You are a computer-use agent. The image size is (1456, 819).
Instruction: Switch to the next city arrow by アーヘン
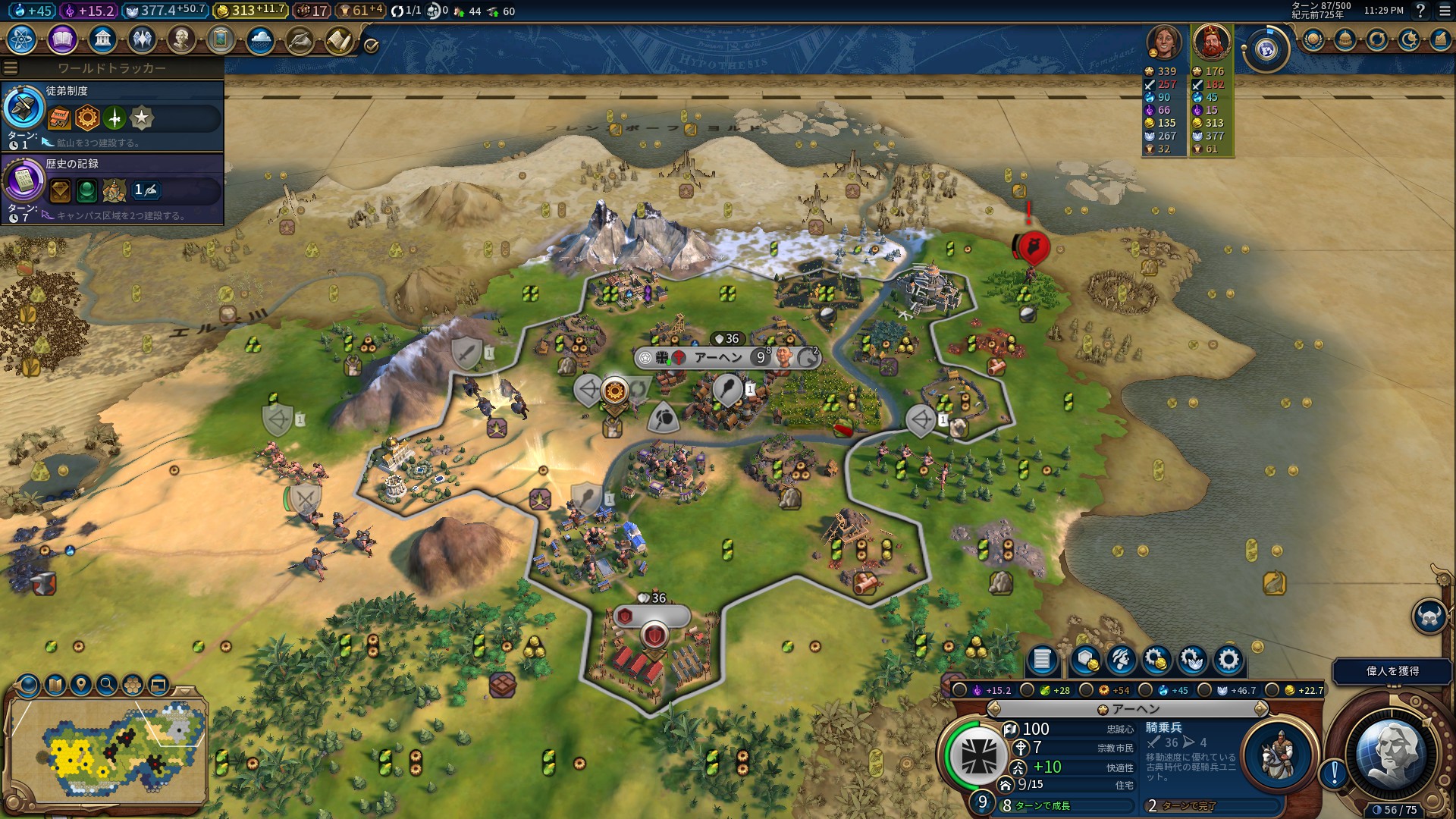1260,709
